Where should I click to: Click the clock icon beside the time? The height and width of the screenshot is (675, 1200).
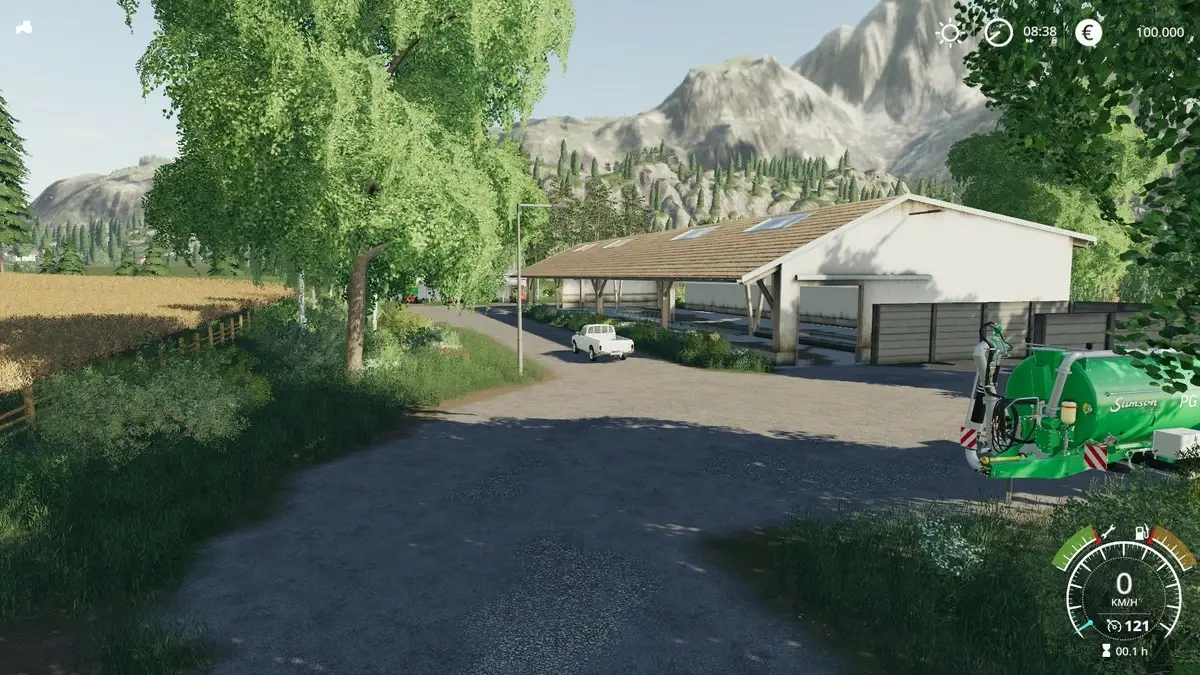998,32
